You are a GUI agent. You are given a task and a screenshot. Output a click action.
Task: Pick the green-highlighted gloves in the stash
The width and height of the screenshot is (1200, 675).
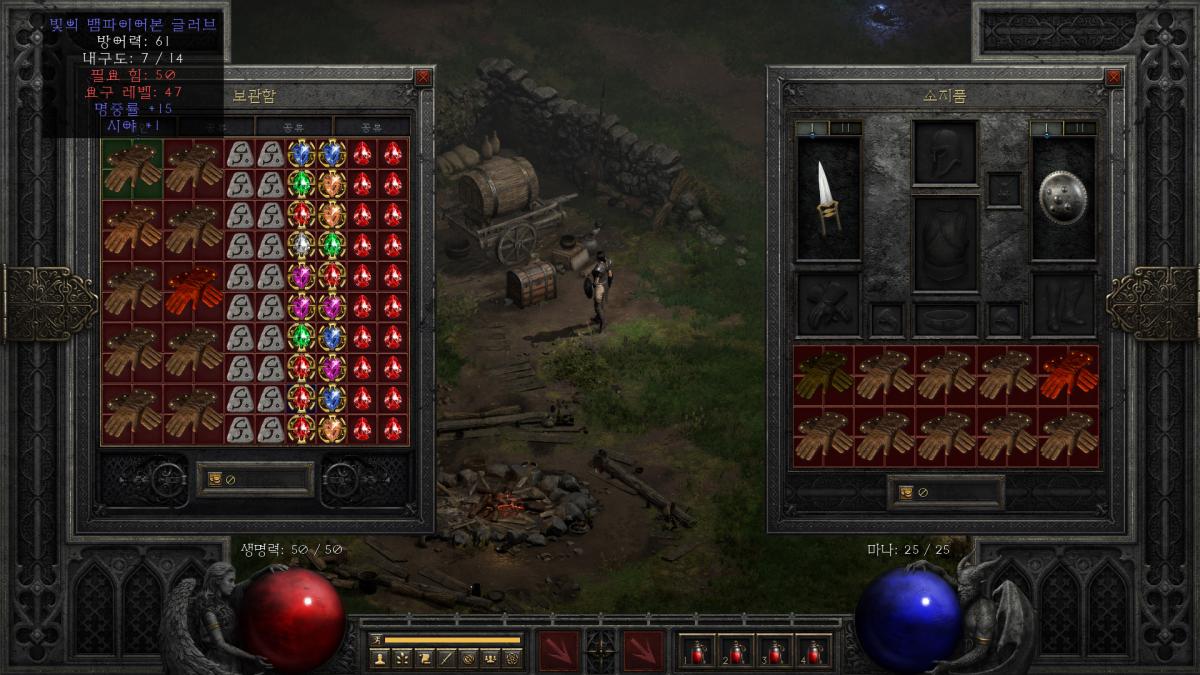[132, 167]
